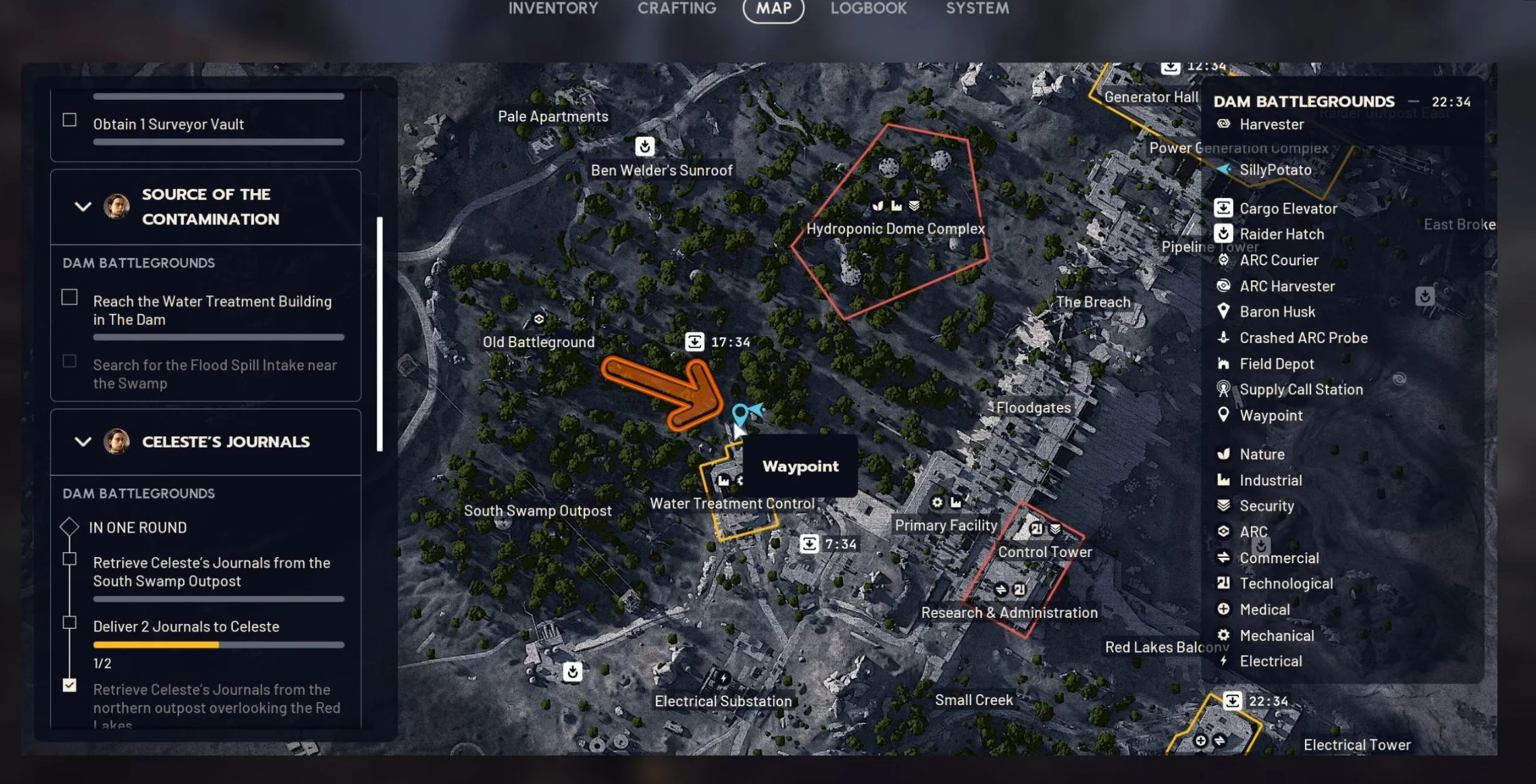Collapse Source of the Contamination quest
The width and height of the screenshot is (1536, 784).
pos(83,207)
